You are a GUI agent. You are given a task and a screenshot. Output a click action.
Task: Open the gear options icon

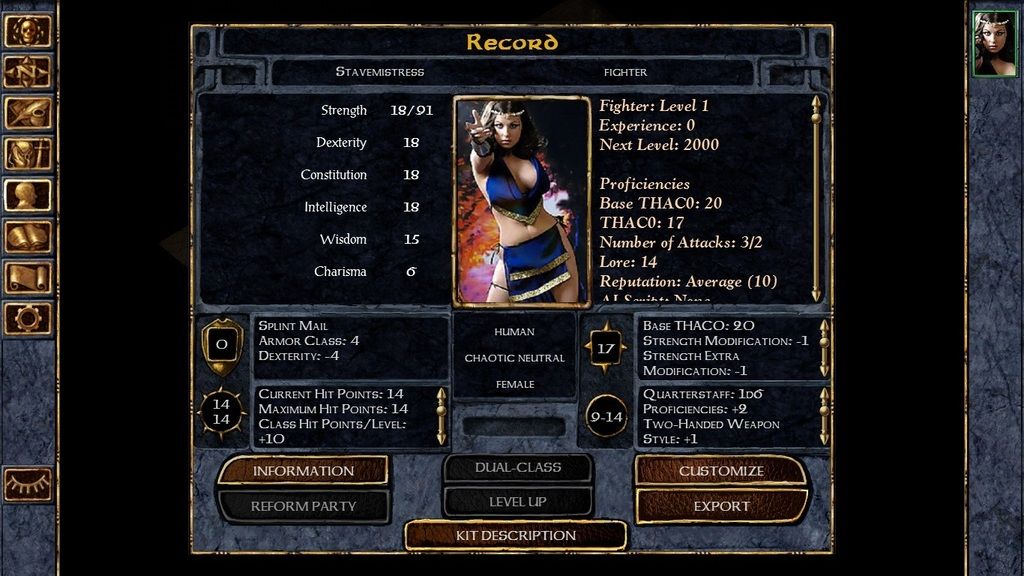point(28,318)
